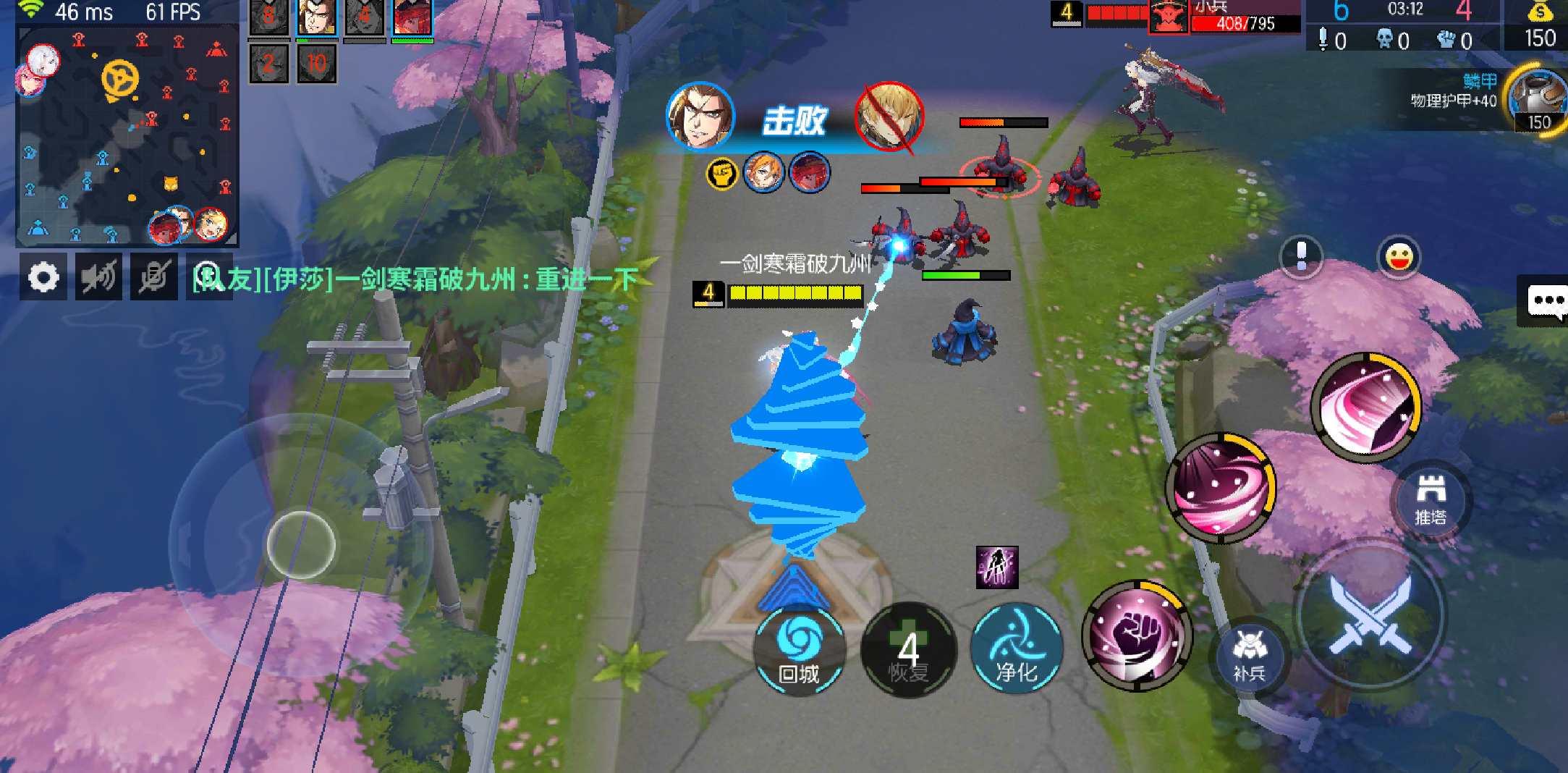Toggle the microphone mute icon
The height and width of the screenshot is (773, 1568).
(x=154, y=276)
